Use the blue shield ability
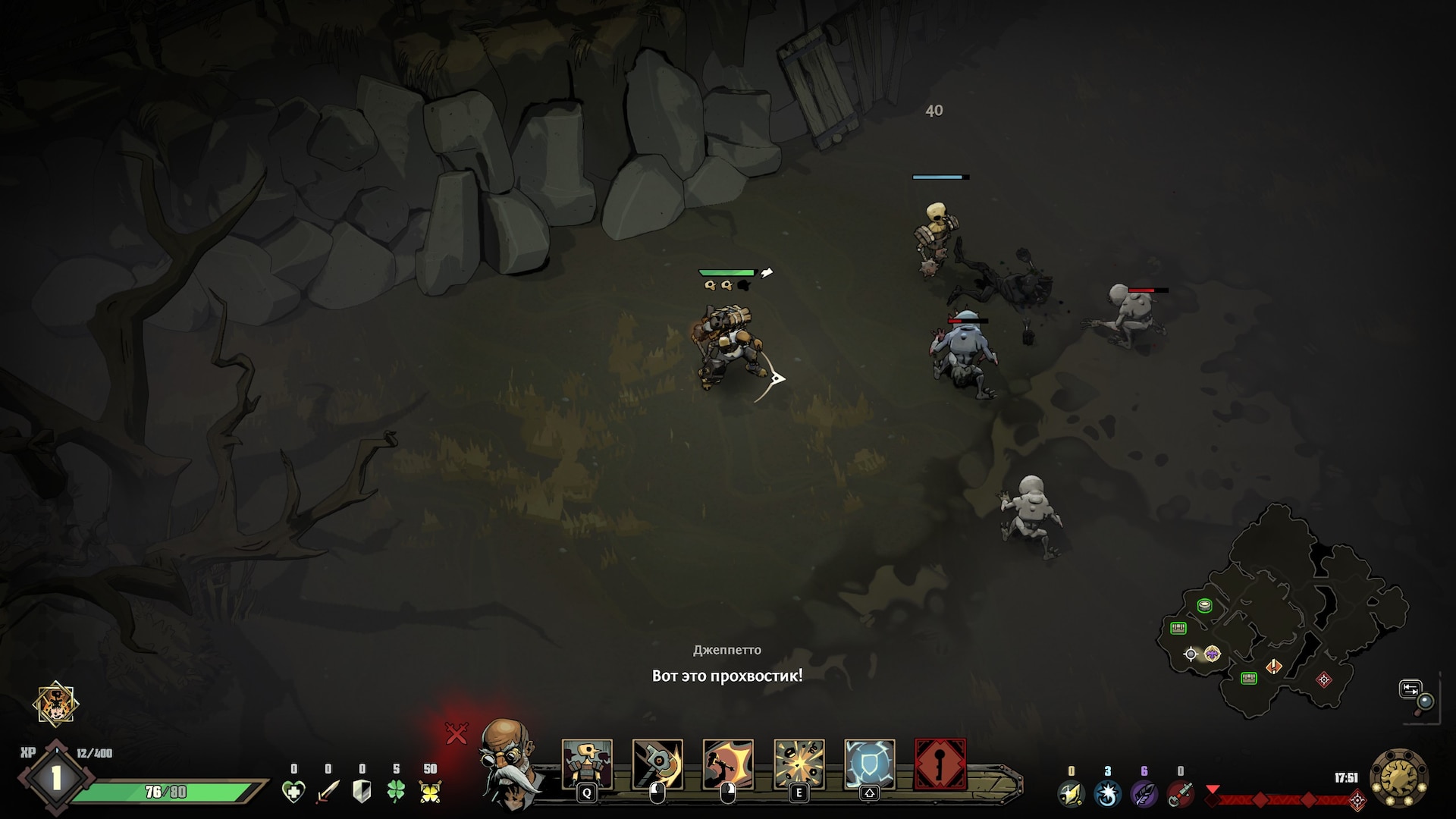This screenshot has width=1456, height=819. [x=870, y=764]
